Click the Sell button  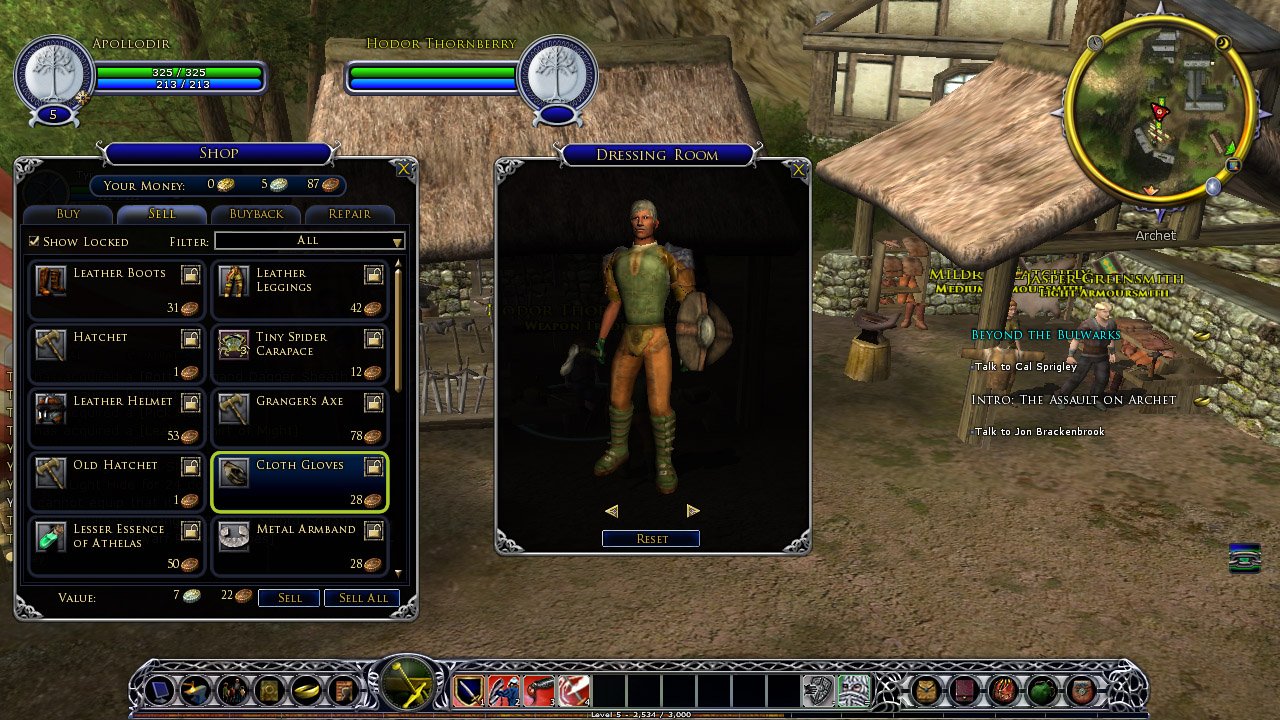tap(289, 598)
